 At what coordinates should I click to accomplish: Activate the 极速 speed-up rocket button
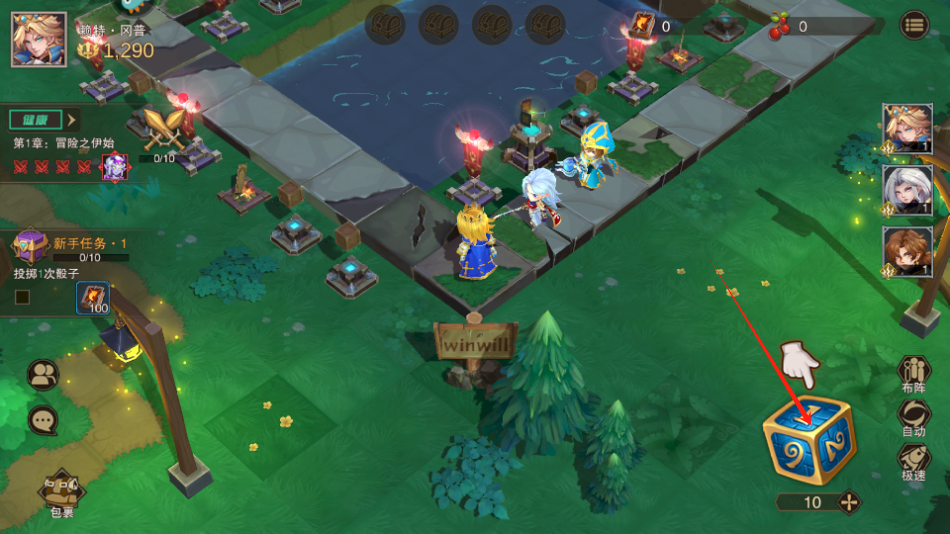click(913, 461)
